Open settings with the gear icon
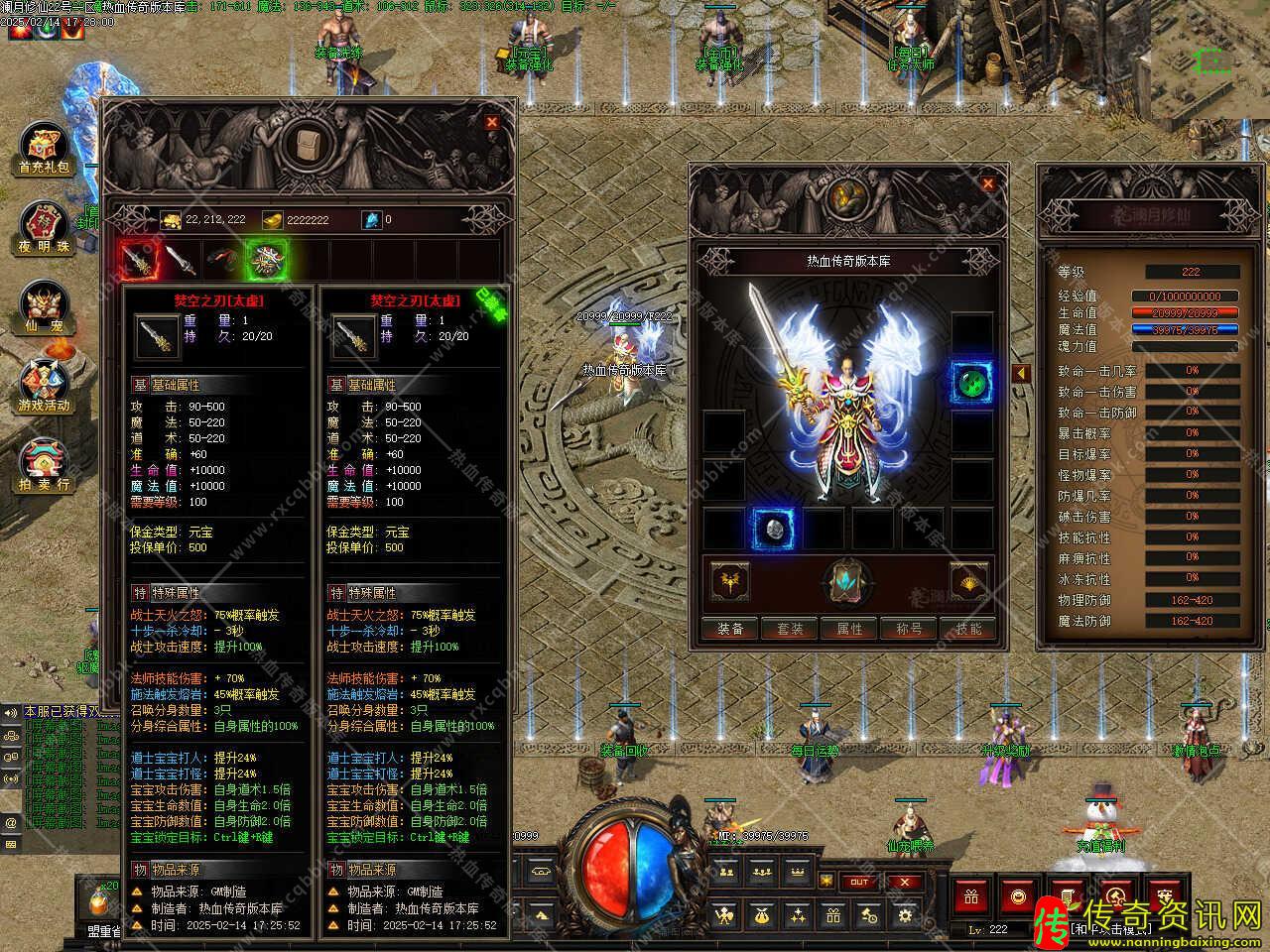1270x952 pixels. 904,915
